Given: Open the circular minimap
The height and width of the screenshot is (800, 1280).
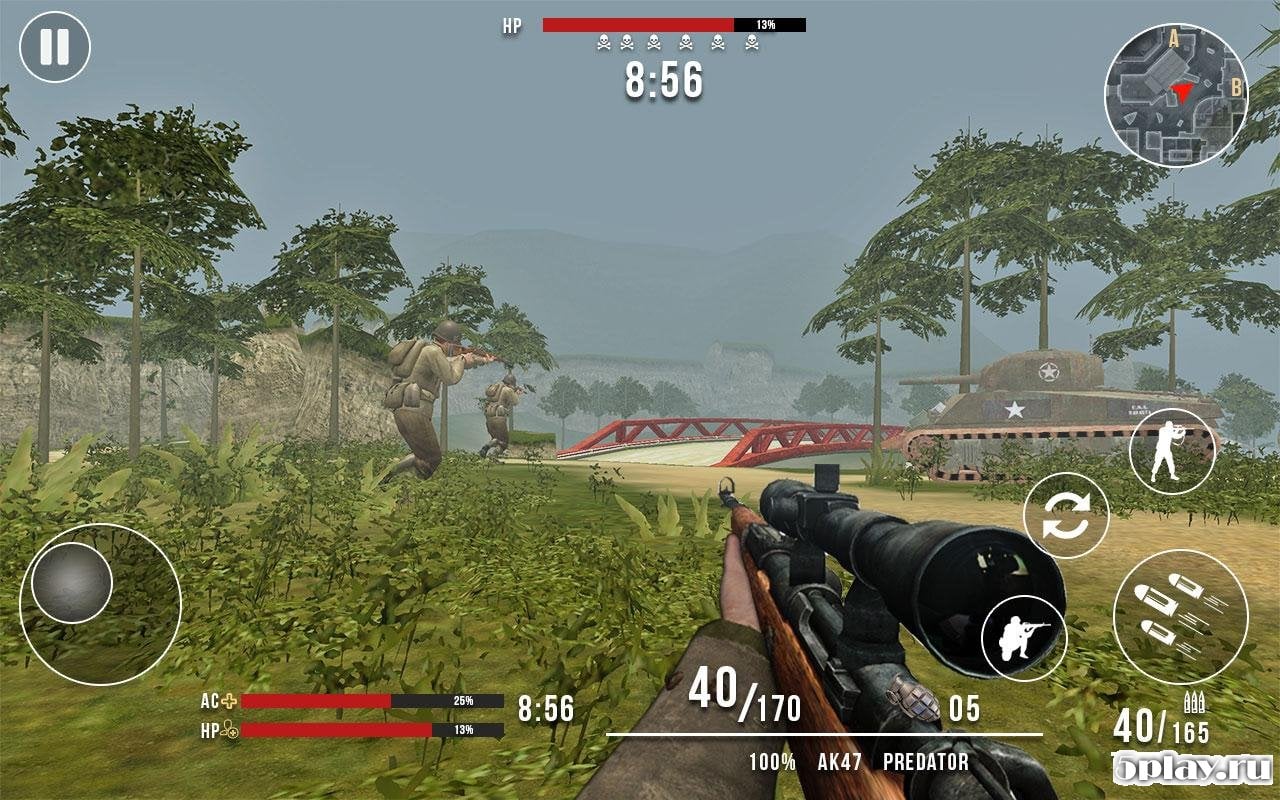Looking at the screenshot, I should [1175, 95].
